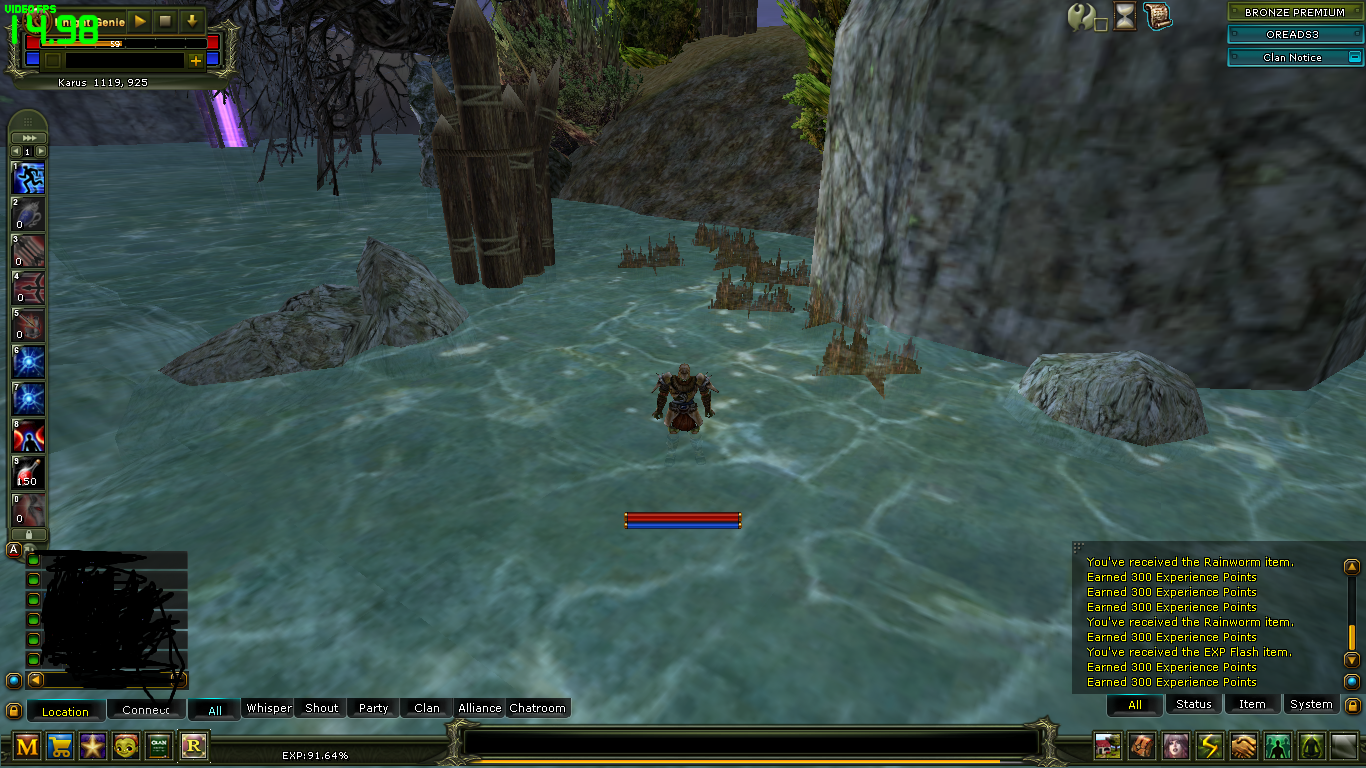Click the gold M menu icon

27,746
